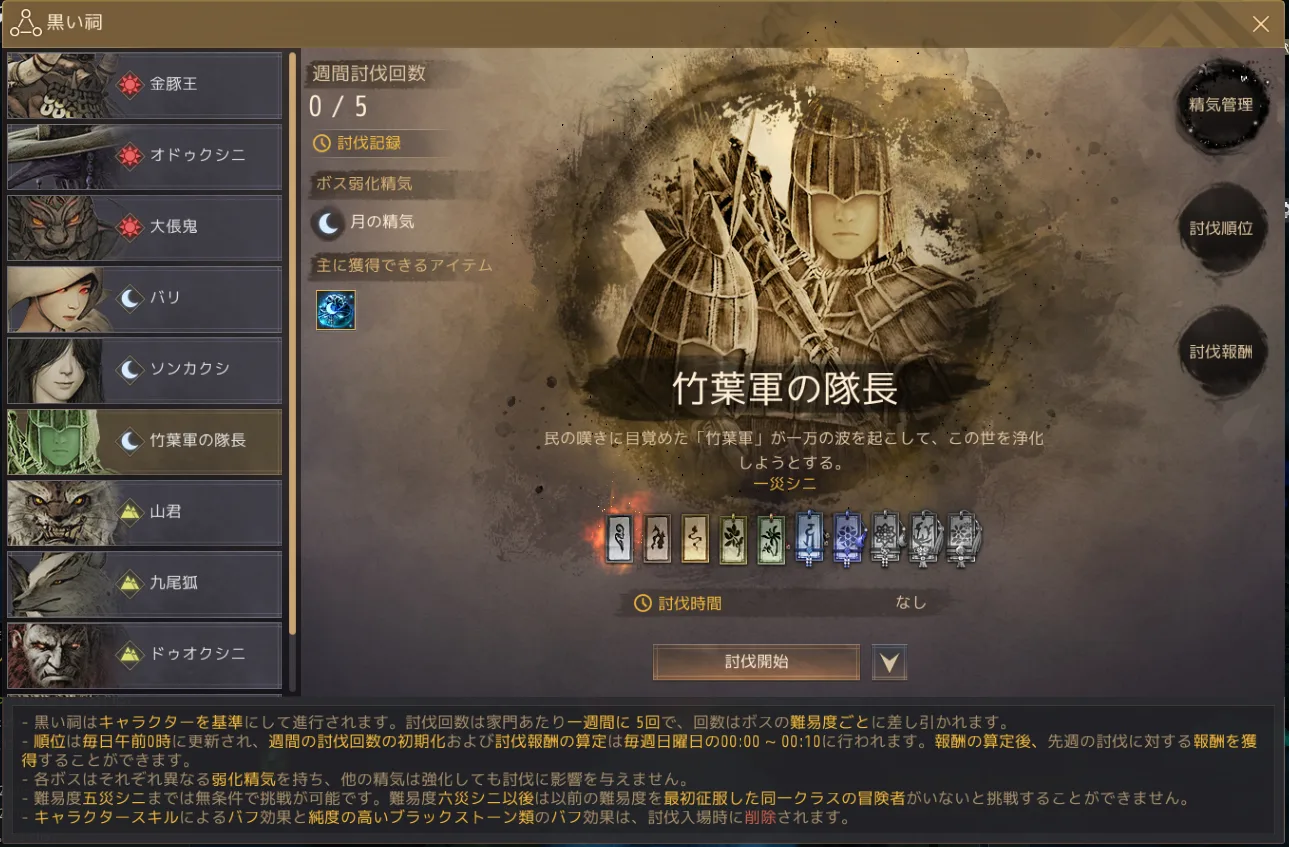Image resolution: width=1289 pixels, height=847 pixels.
Task: Open the 討伐報酬 circular menu
Action: pyautogui.click(x=1221, y=351)
